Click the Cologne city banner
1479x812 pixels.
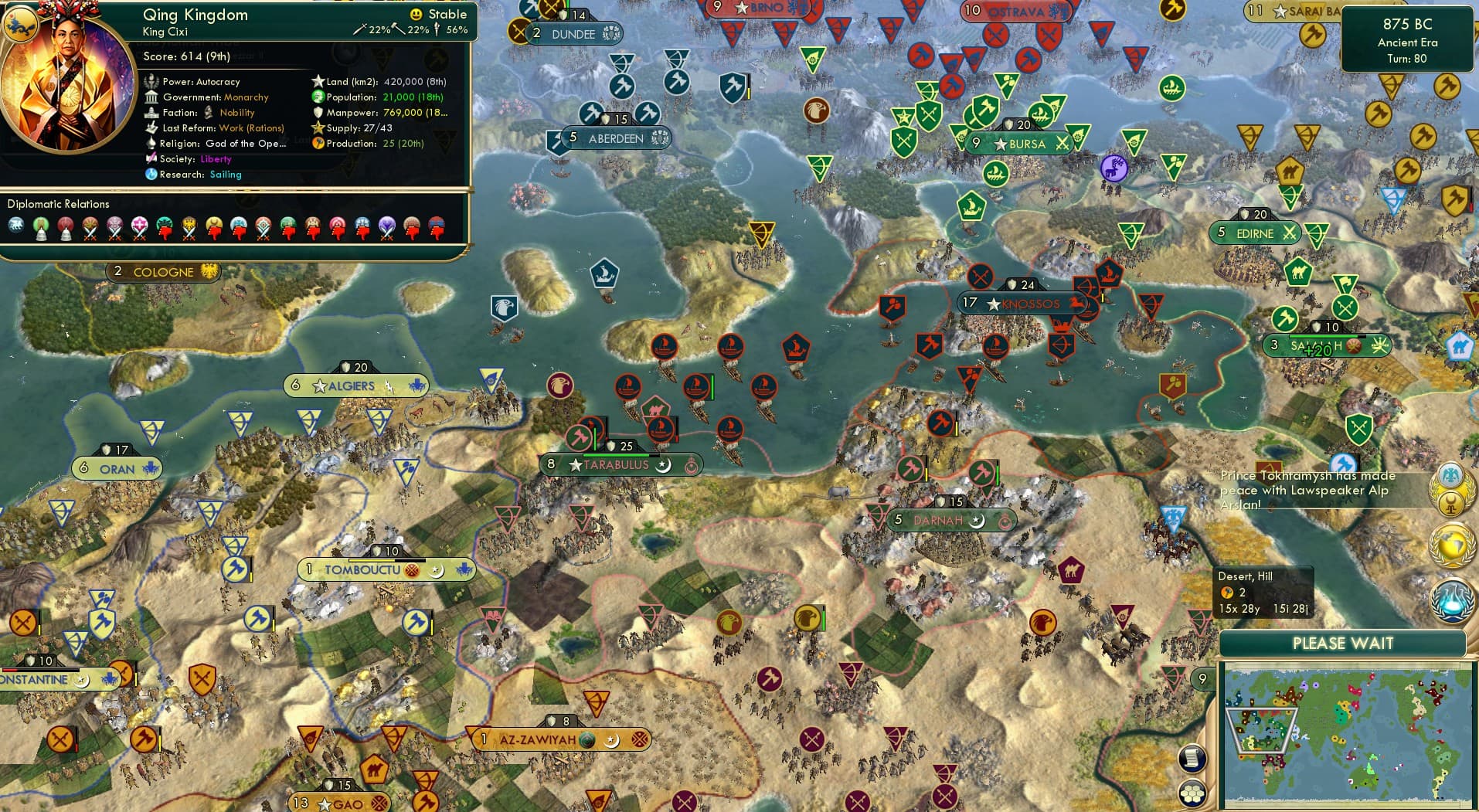point(164,272)
